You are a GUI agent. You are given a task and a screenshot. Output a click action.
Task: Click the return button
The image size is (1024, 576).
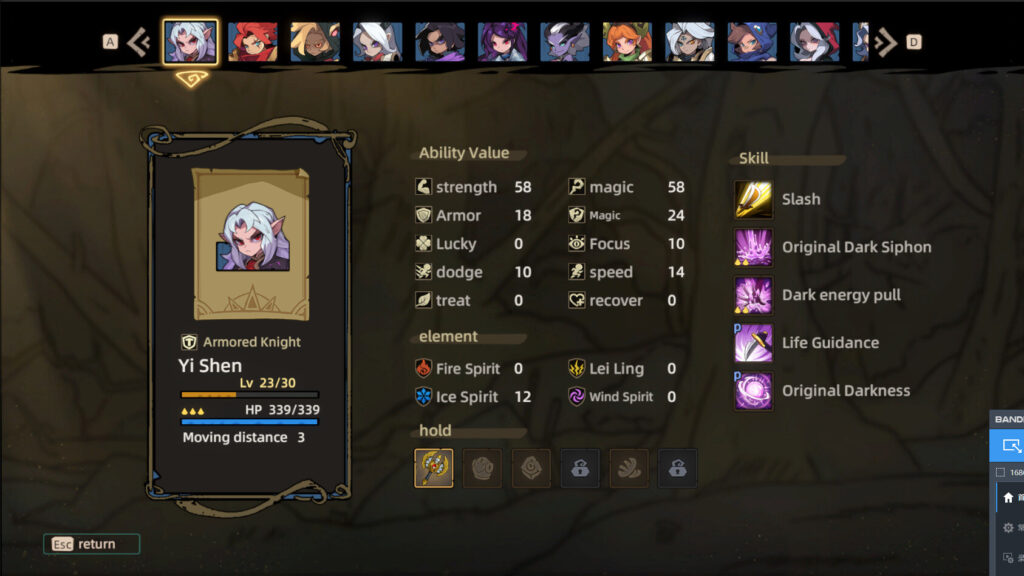tap(92, 544)
